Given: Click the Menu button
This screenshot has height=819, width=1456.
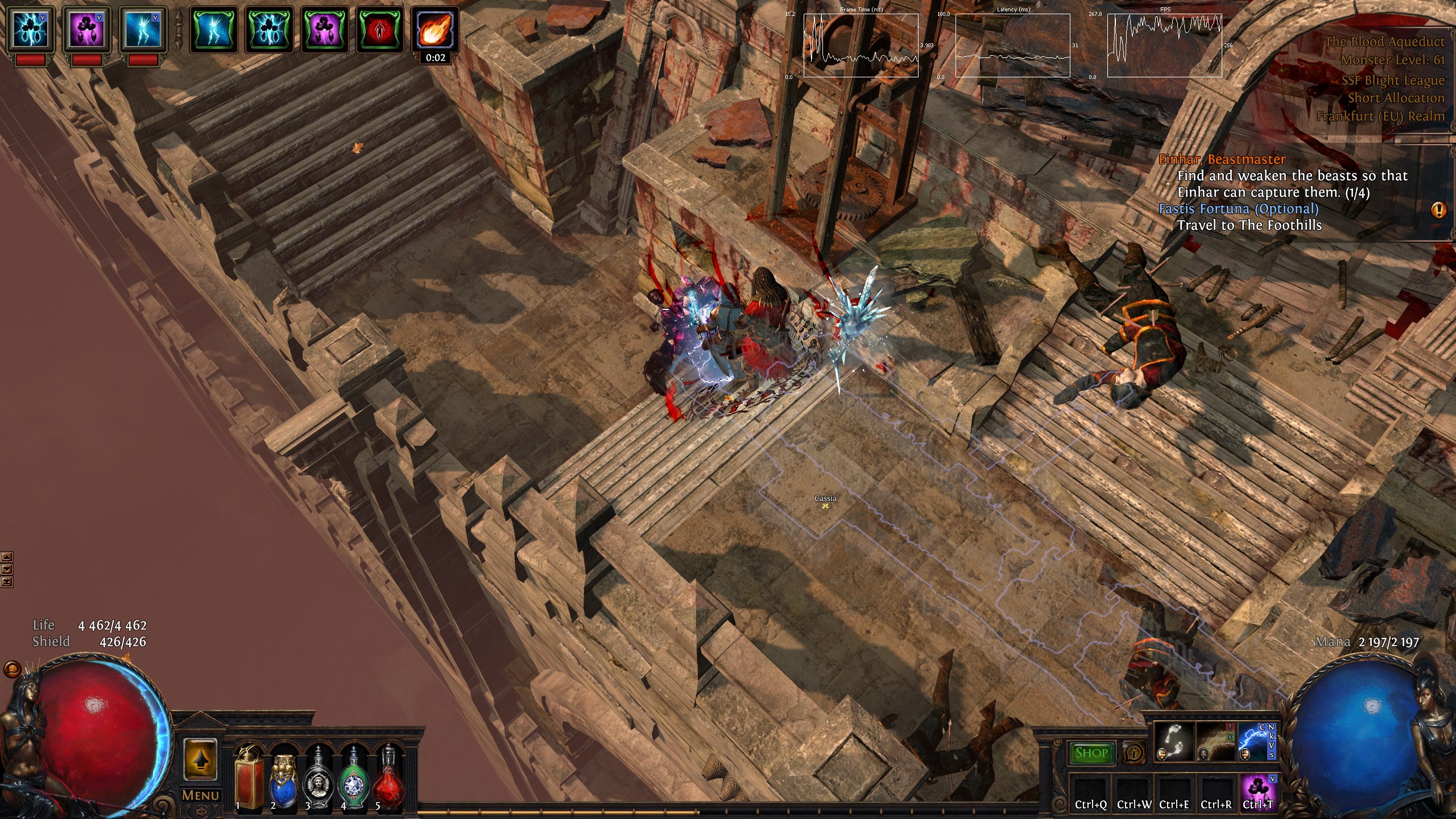Looking at the screenshot, I should pos(200,795).
